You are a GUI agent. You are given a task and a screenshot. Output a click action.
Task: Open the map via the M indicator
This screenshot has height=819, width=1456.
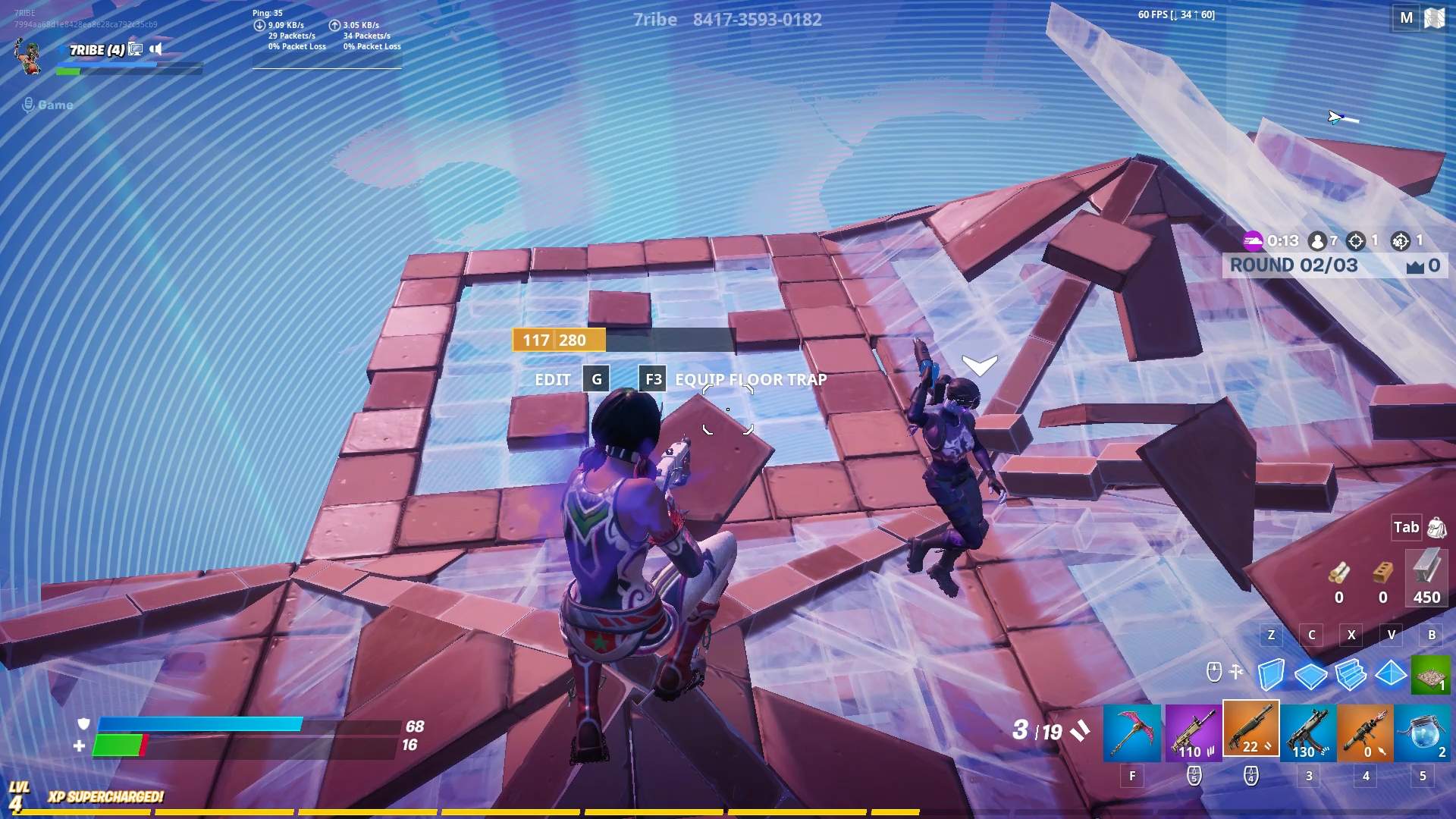click(x=1407, y=17)
